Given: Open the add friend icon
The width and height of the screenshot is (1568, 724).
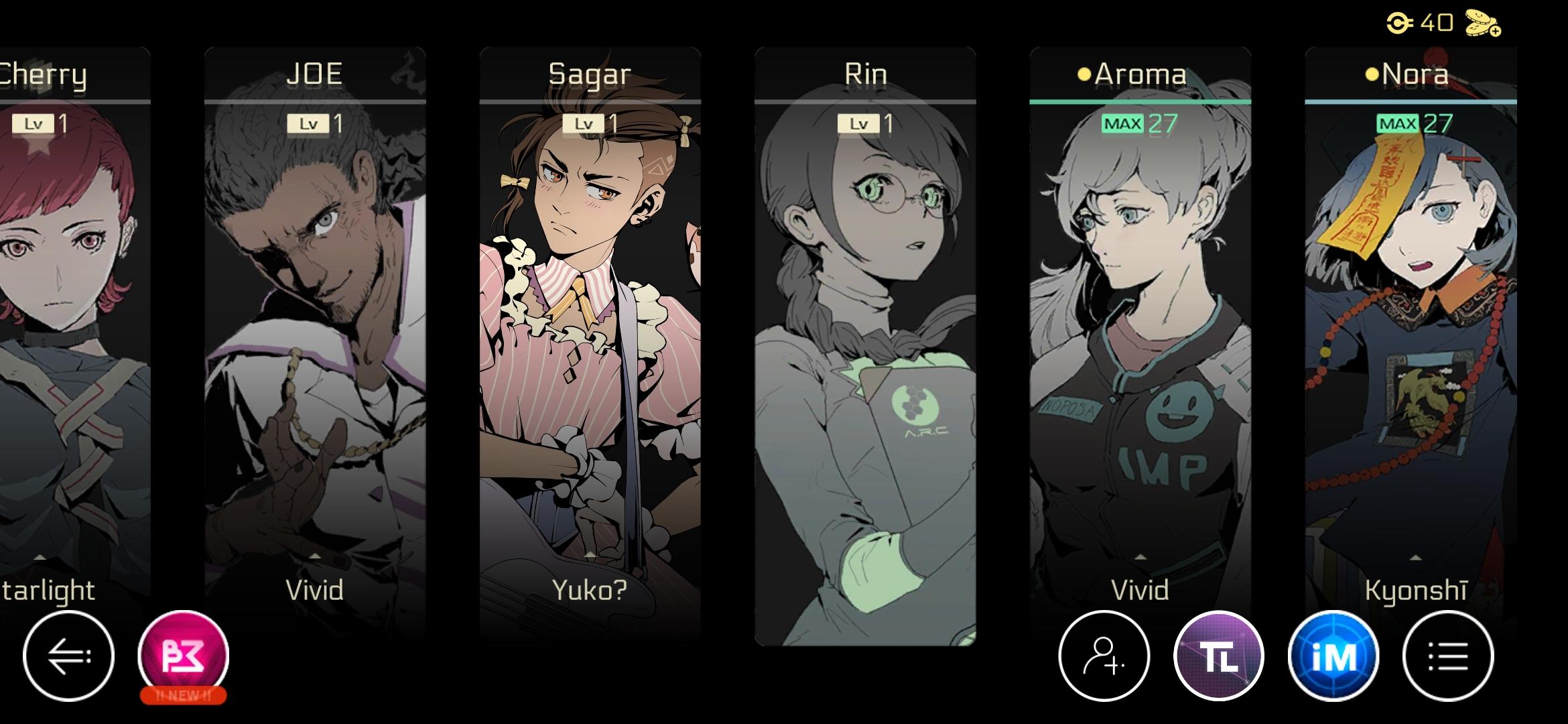Looking at the screenshot, I should coord(1103,655).
